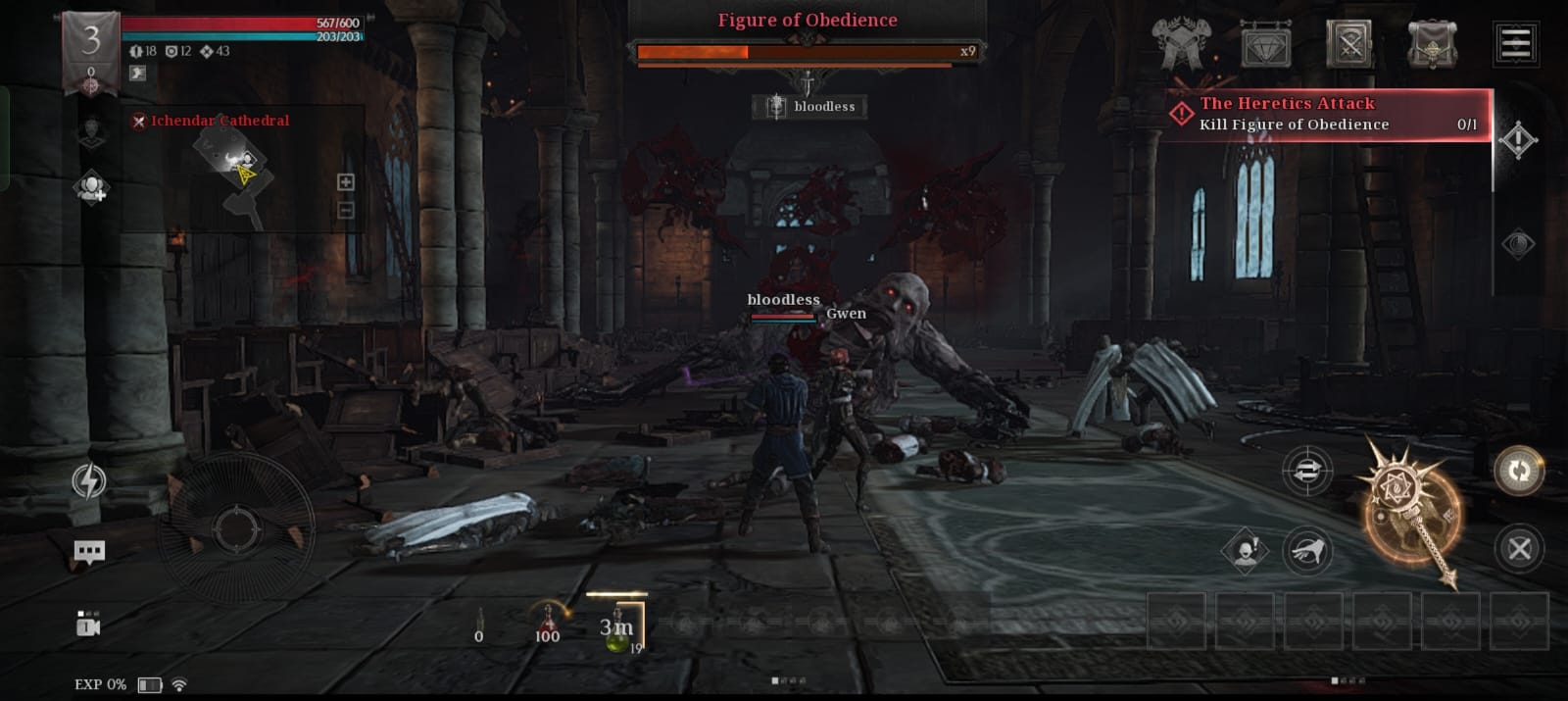1568x701 pixels.
Task: Open the chat speech bubble
Action: pyautogui.click(x=89, y=552)
